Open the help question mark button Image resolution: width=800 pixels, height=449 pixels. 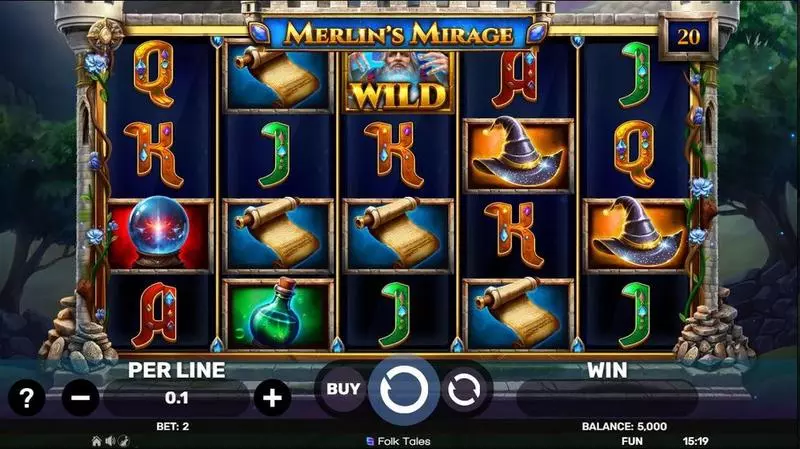tap(27, 398)
